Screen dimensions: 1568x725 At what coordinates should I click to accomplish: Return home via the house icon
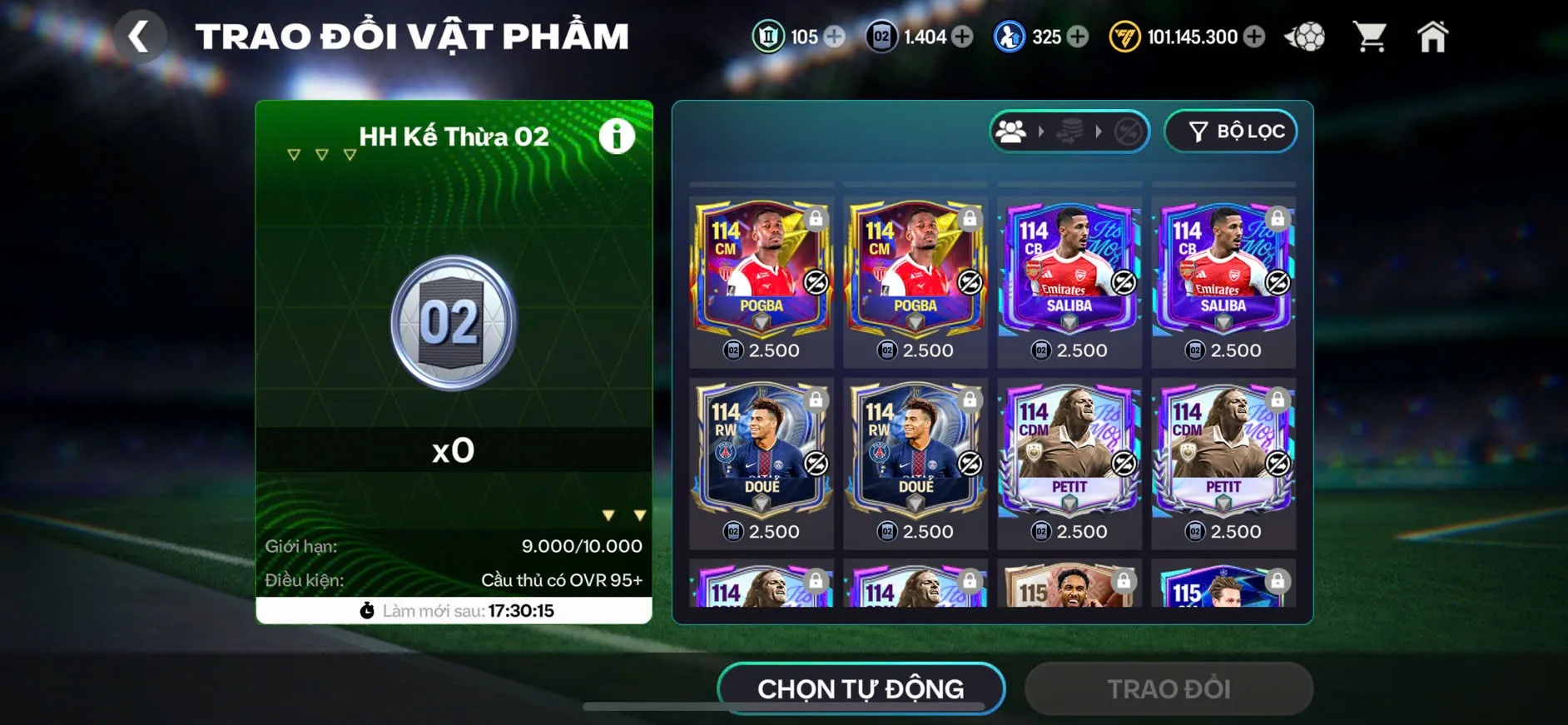pyautogui.click(x=1433, y=35)
